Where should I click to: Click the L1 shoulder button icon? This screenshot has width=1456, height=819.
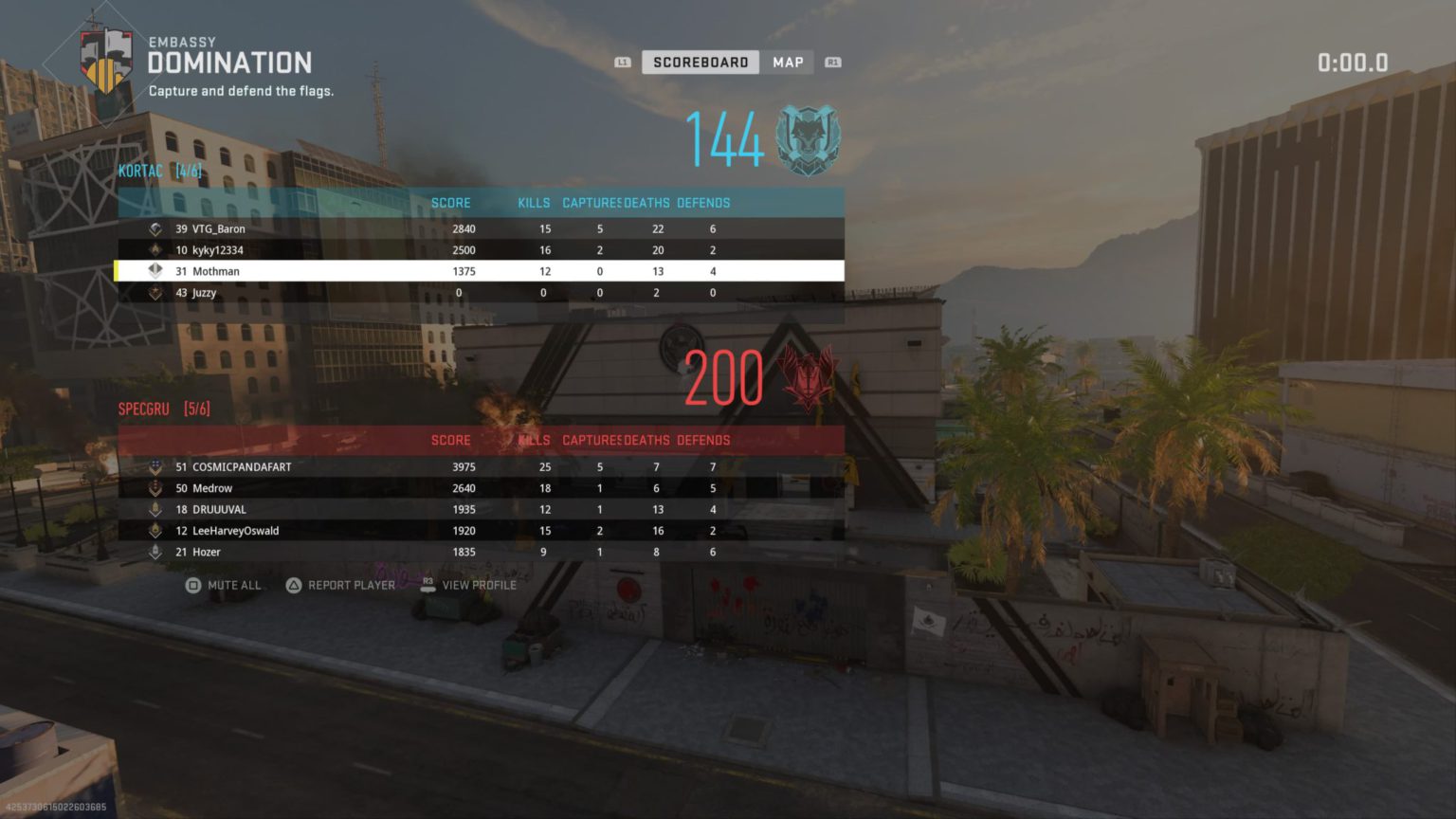pyautogui.click(x=623, y=62)
